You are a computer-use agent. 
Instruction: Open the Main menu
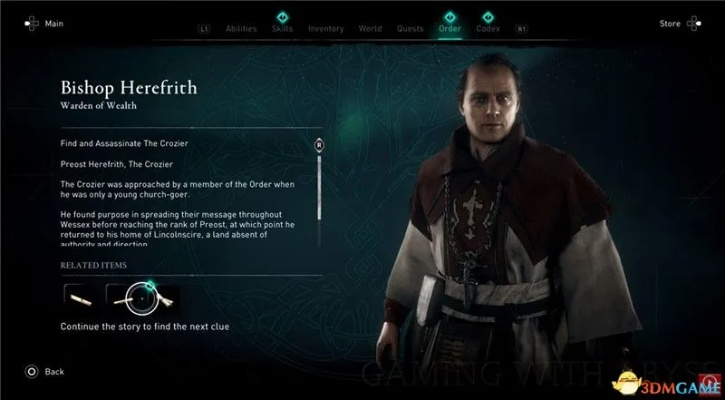click(44, 22)
